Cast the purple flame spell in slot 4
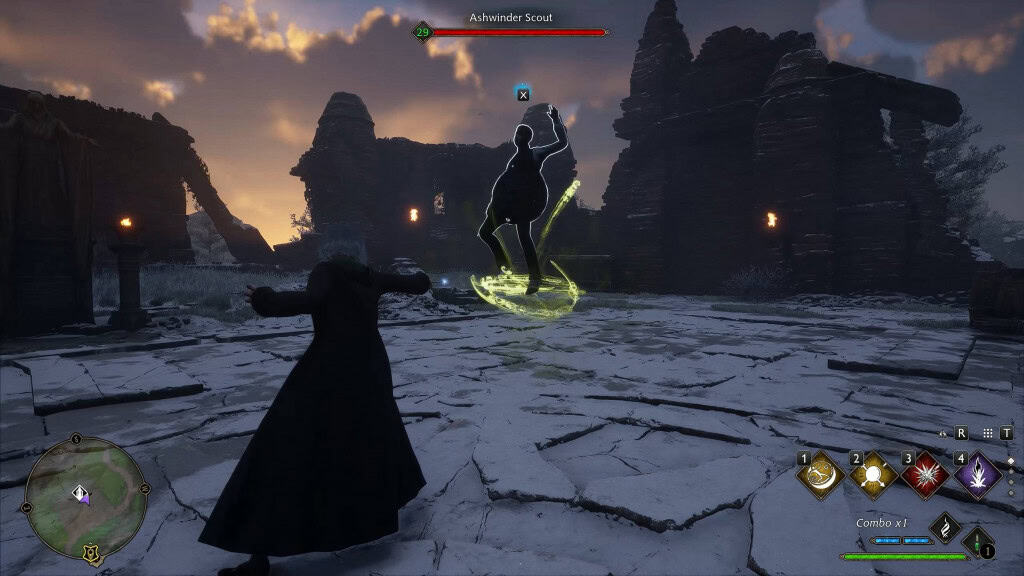This screenshot has width=1024, height=576. coord(978,475)
